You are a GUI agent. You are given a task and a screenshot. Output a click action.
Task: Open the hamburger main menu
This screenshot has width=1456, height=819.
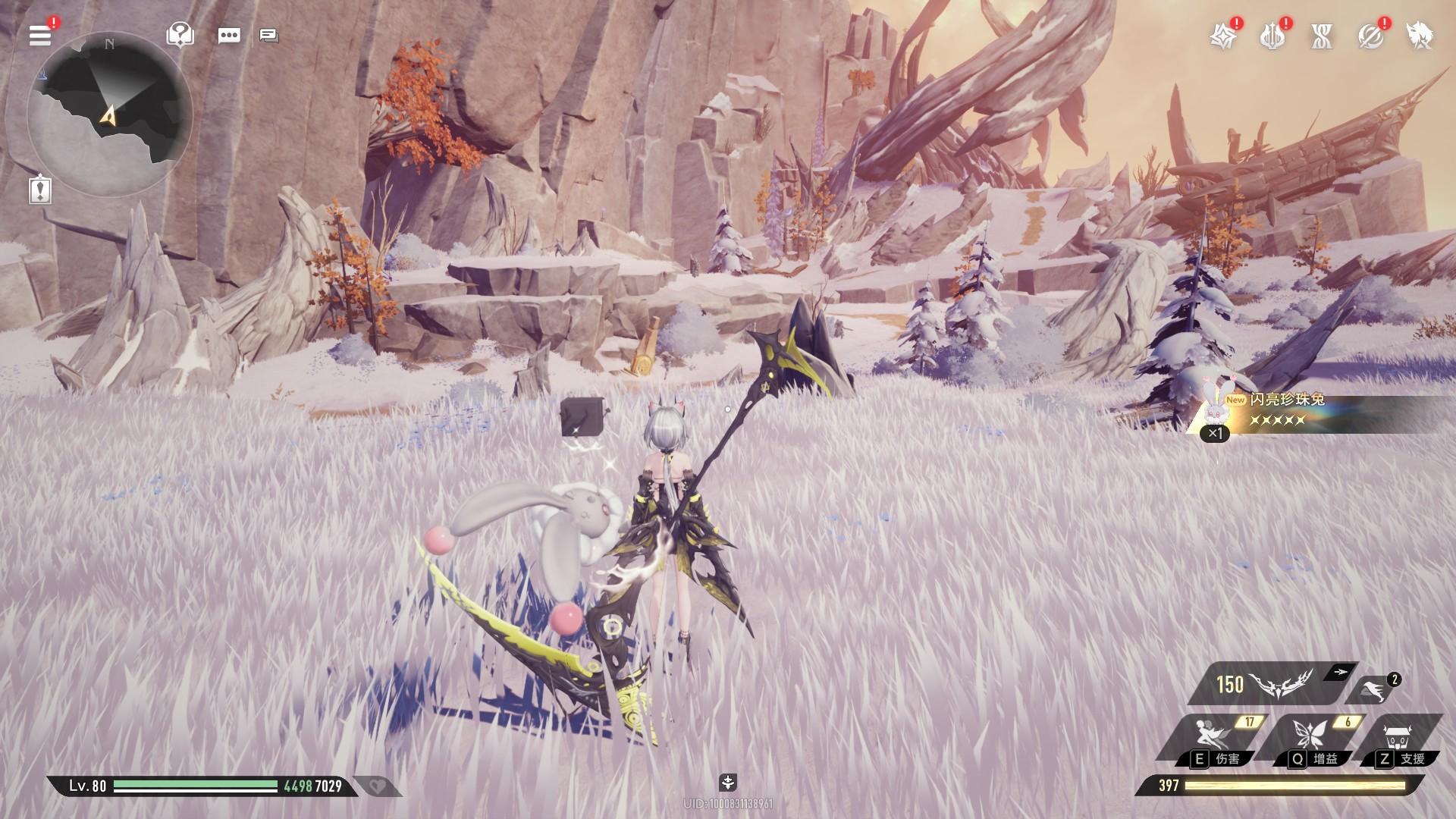point(40,35)
